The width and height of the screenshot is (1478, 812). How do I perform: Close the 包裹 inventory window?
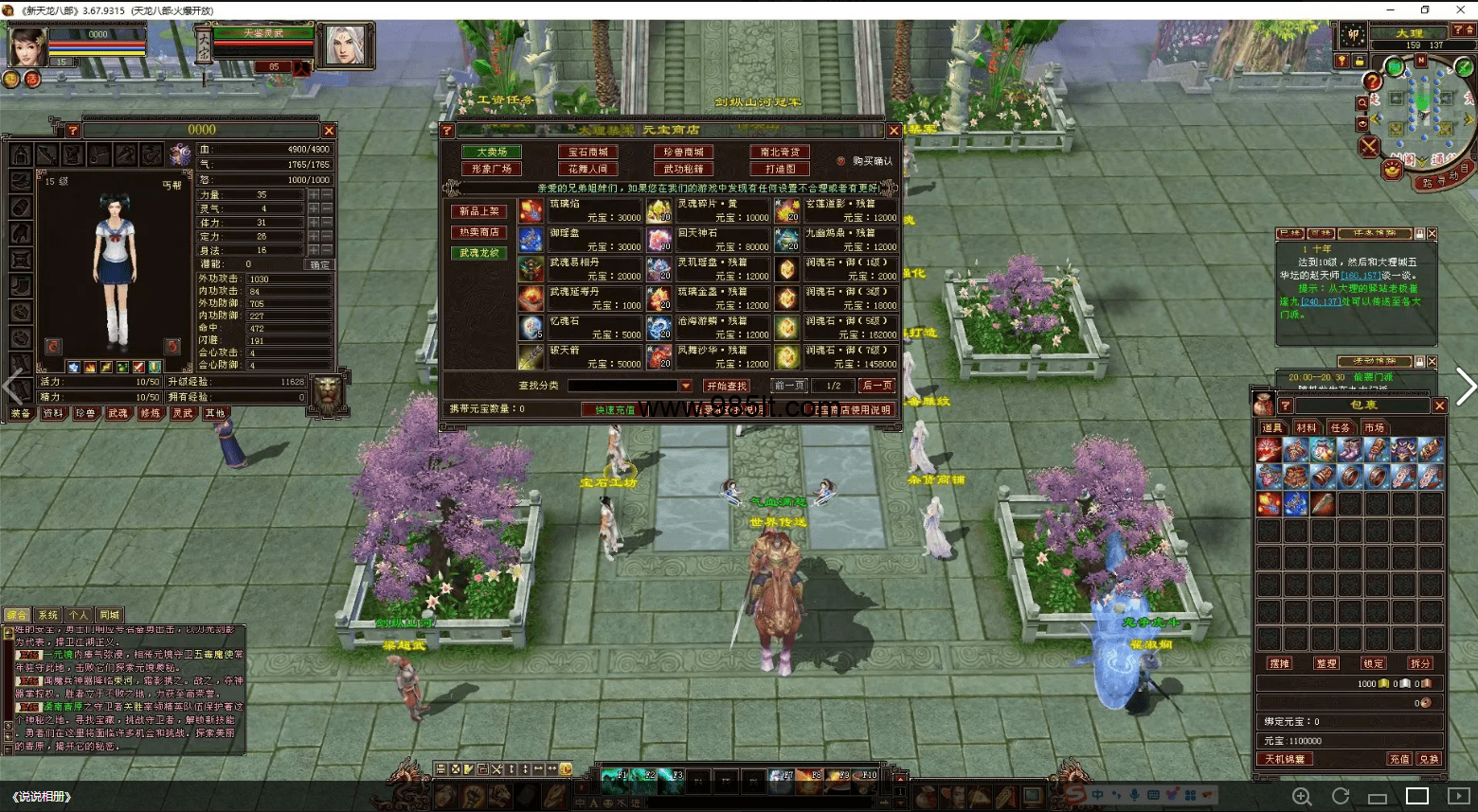pyautogui.click(x=1439, y=406)
